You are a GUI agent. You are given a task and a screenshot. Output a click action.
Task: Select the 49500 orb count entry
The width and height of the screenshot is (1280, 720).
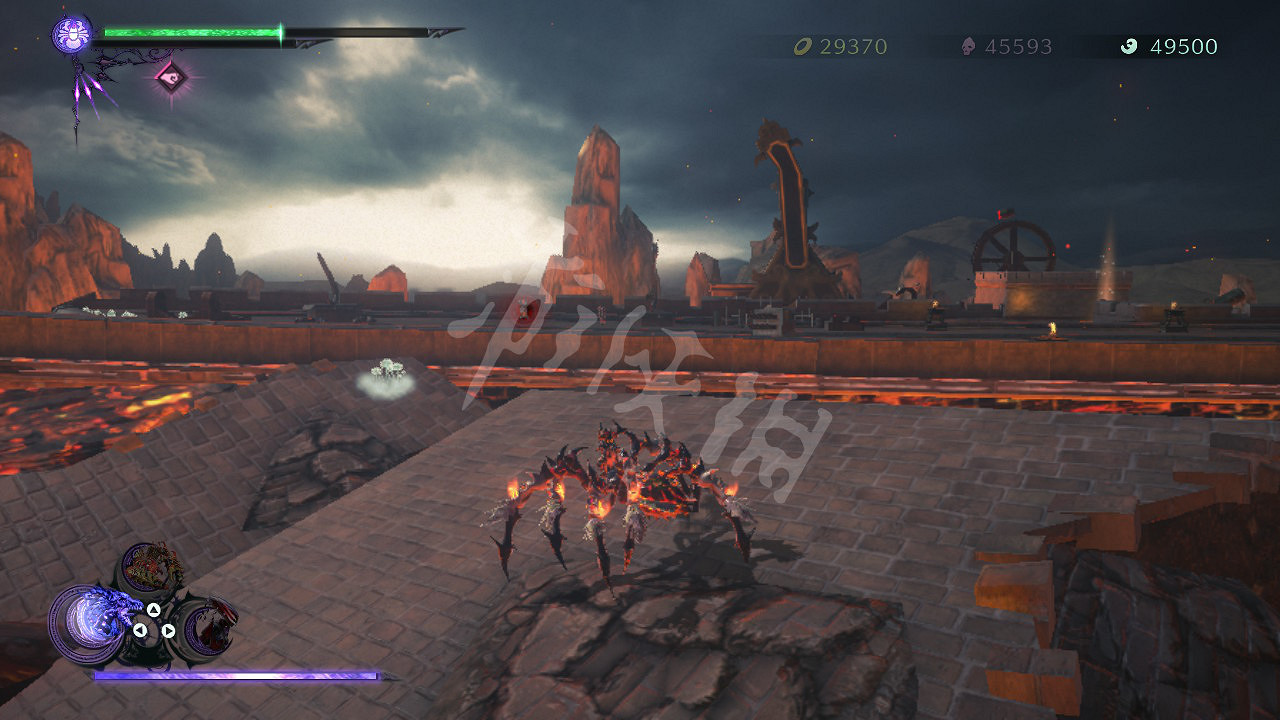pos(1185,46)
